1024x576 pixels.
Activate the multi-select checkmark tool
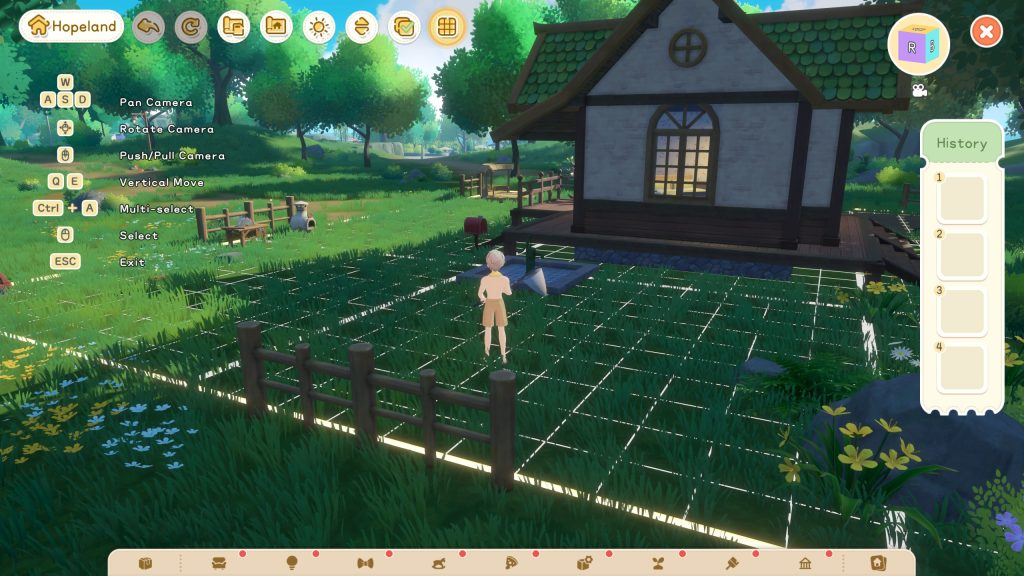[404, 26]
